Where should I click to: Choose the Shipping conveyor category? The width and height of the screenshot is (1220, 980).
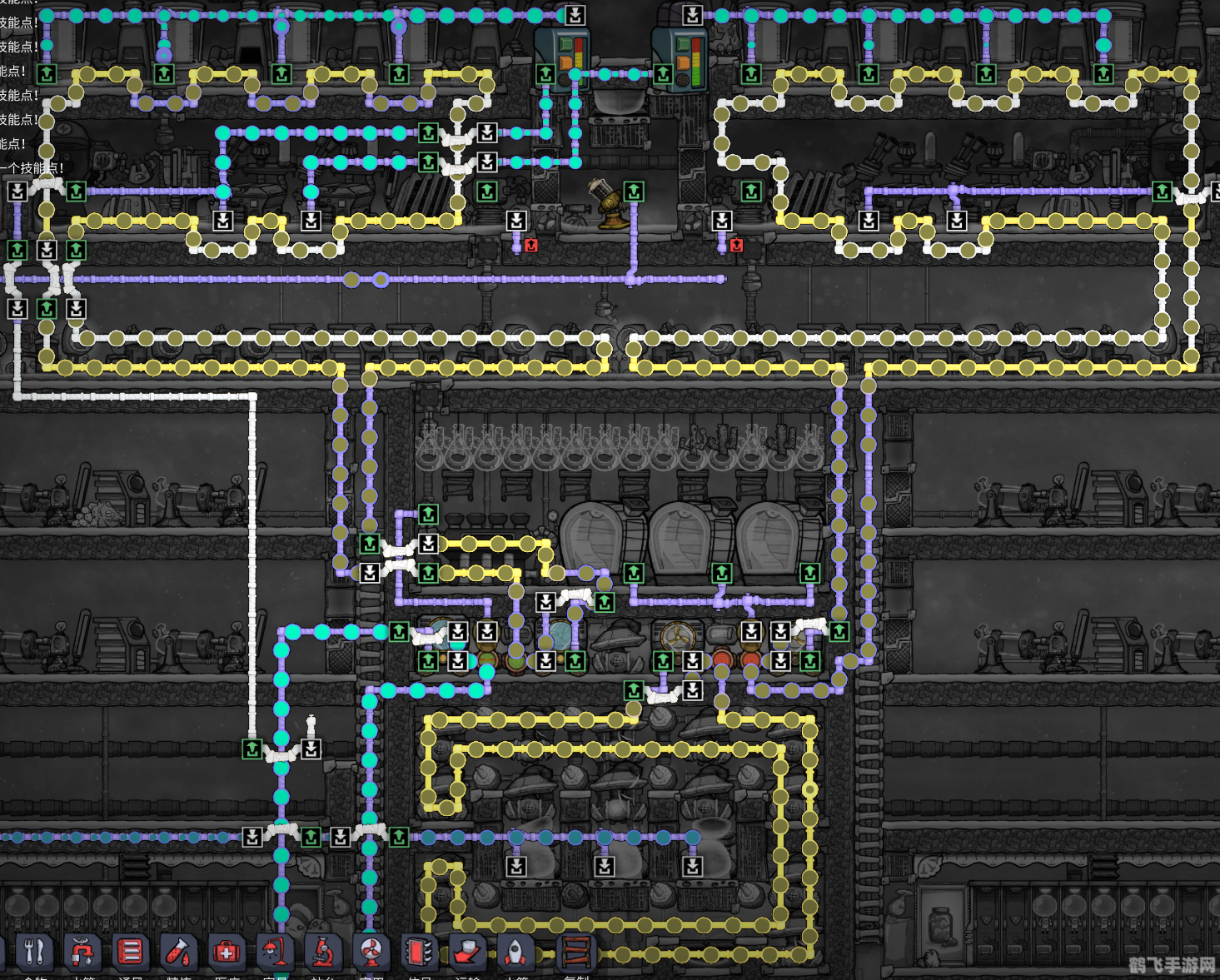click(467, 951)
